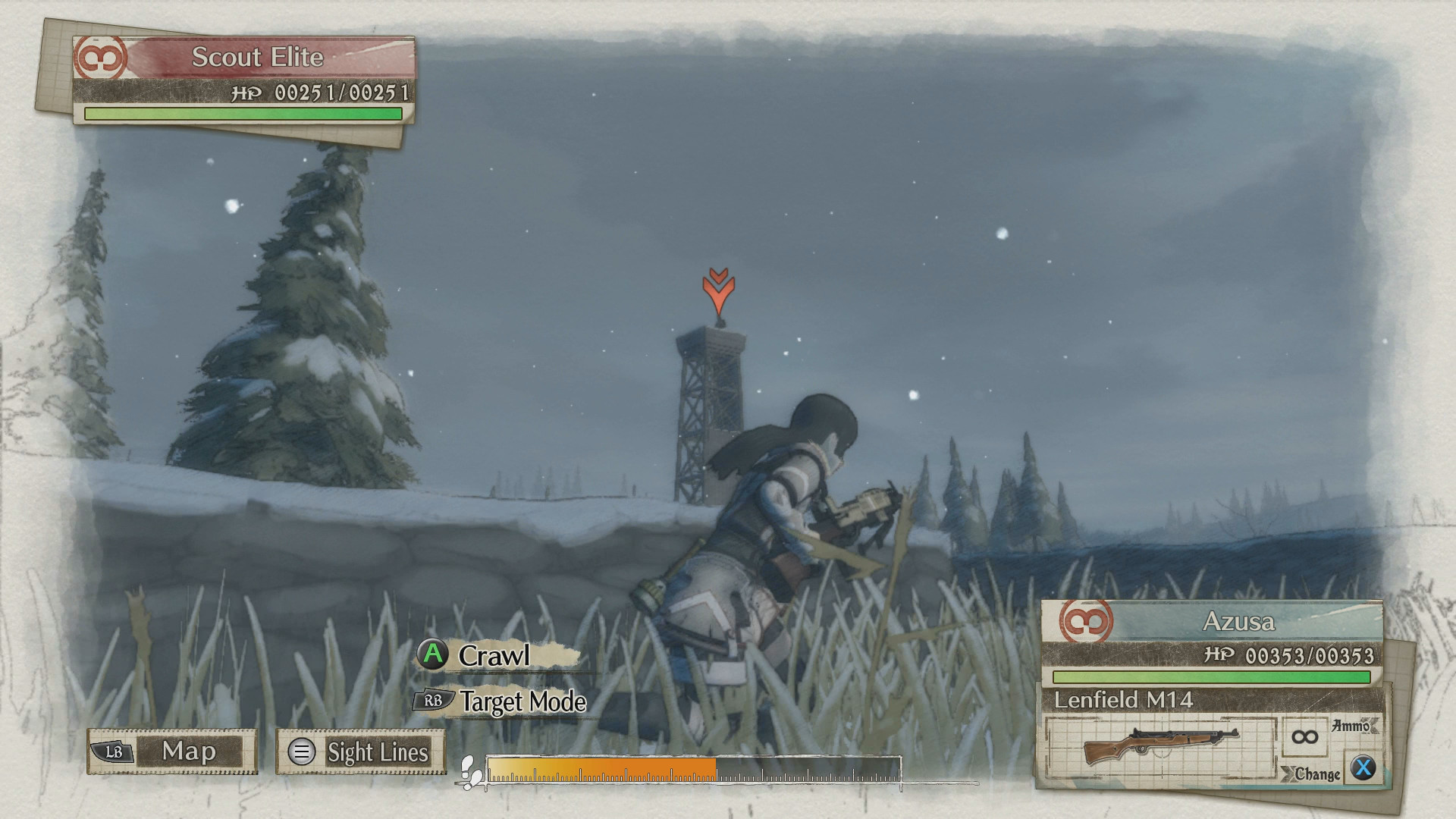Select the orange enemy marker above the tower
1456x819 pixels.
click(718, 292)
